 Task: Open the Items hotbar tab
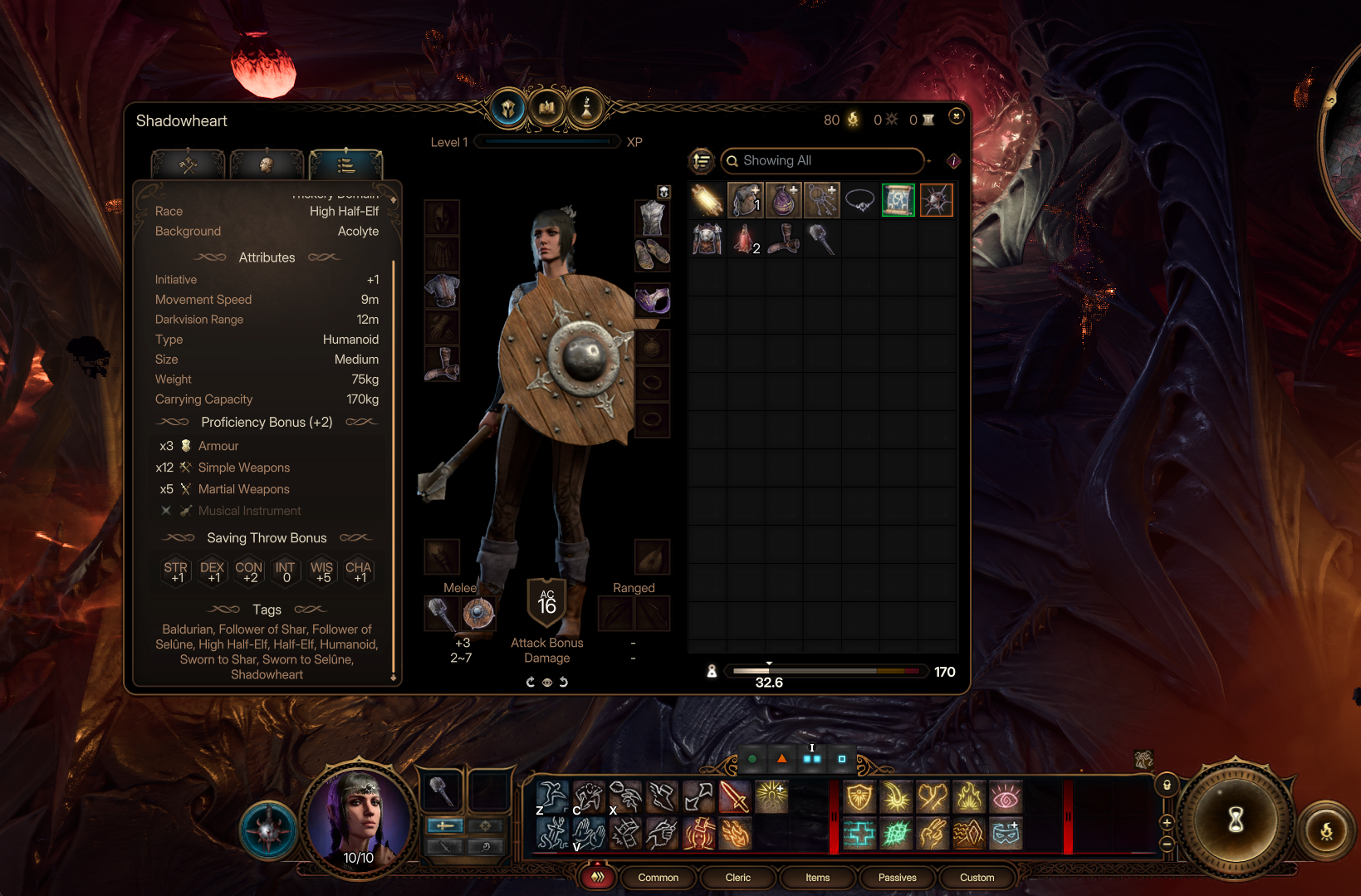coord(817,878)
